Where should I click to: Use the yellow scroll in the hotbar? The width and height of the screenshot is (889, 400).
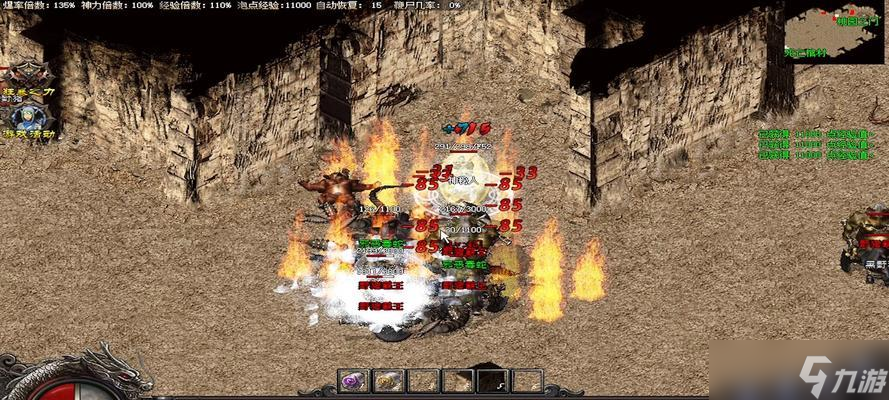coord(389,380)
